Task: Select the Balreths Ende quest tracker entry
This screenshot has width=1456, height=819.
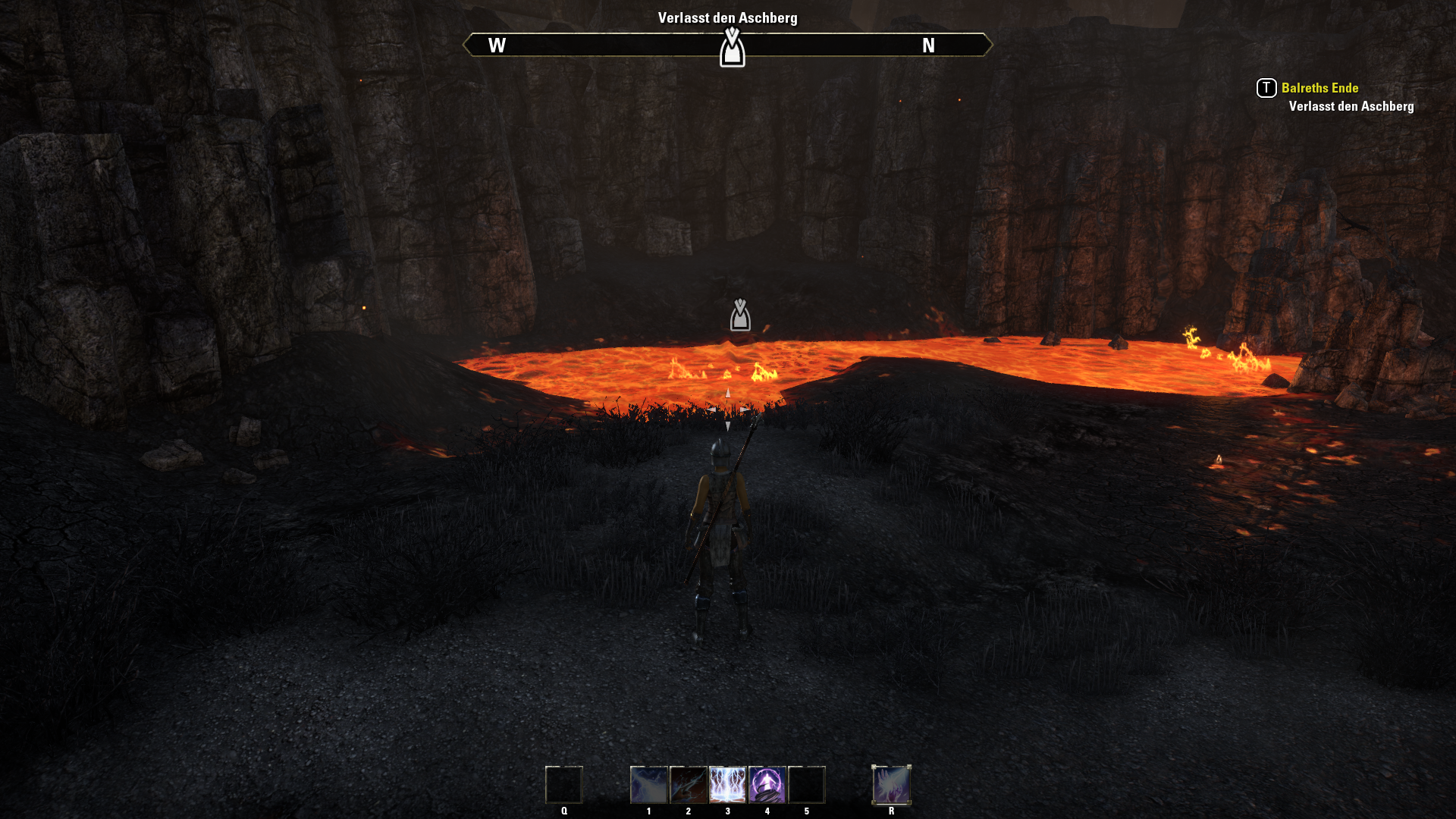Action: [1319, 88]
